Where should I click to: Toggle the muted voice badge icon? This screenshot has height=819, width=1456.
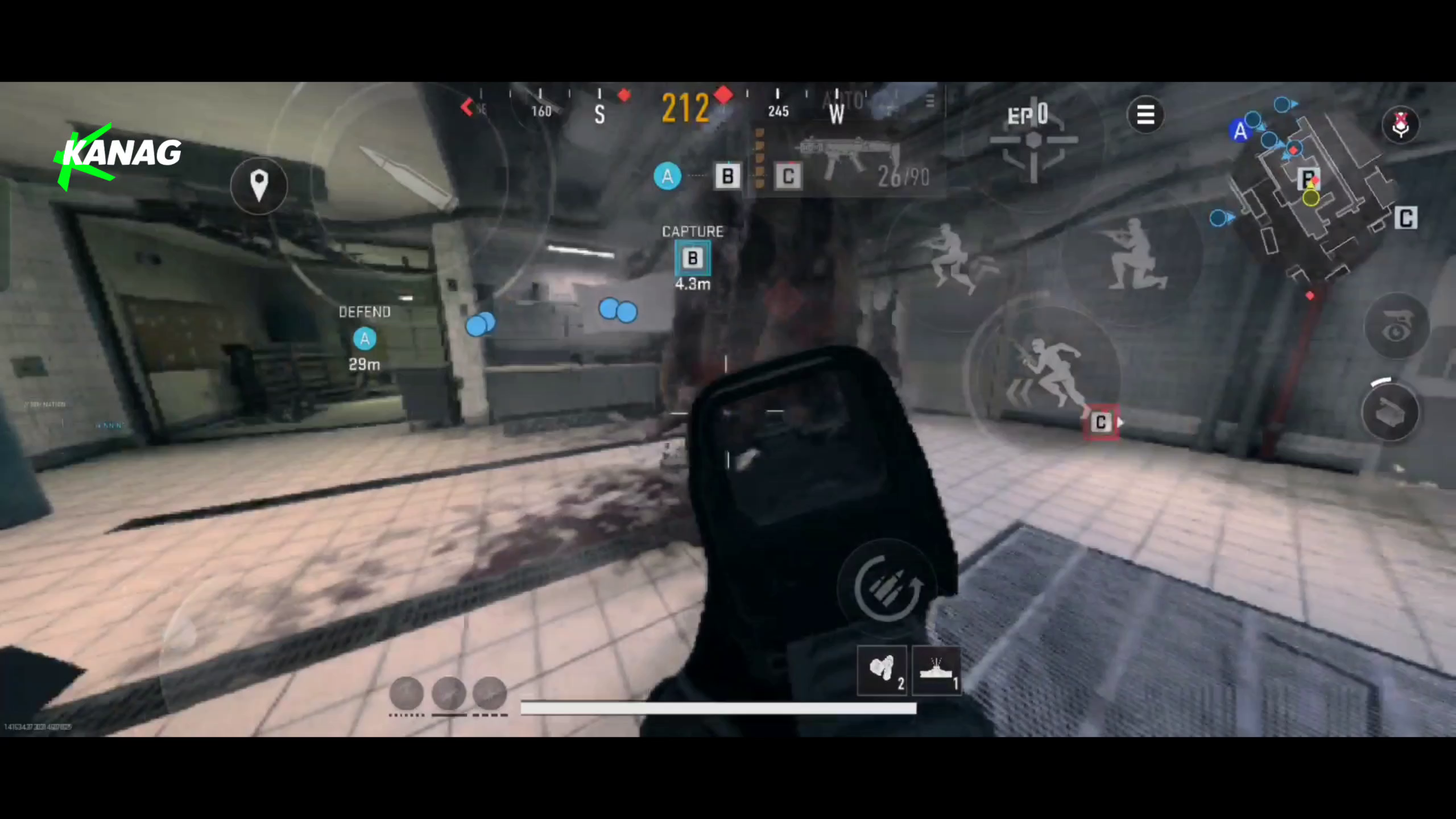tap(1400, 124)
